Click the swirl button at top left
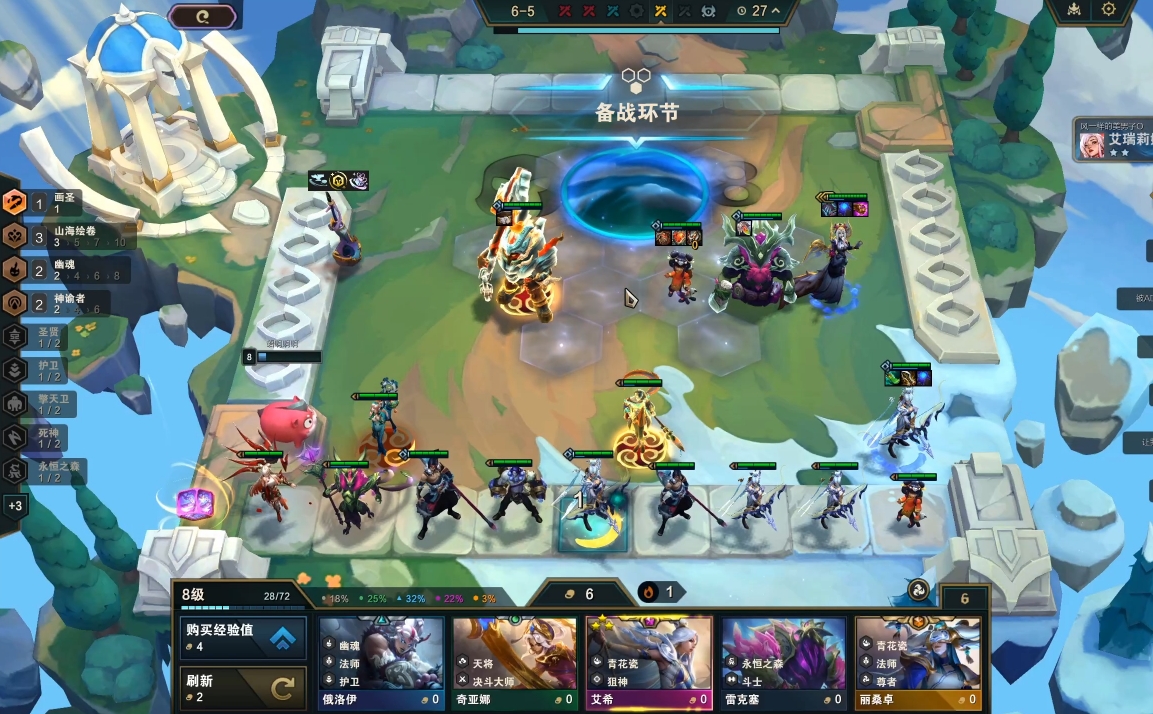This screenshot has height=714, width=1153. [203, 16]
